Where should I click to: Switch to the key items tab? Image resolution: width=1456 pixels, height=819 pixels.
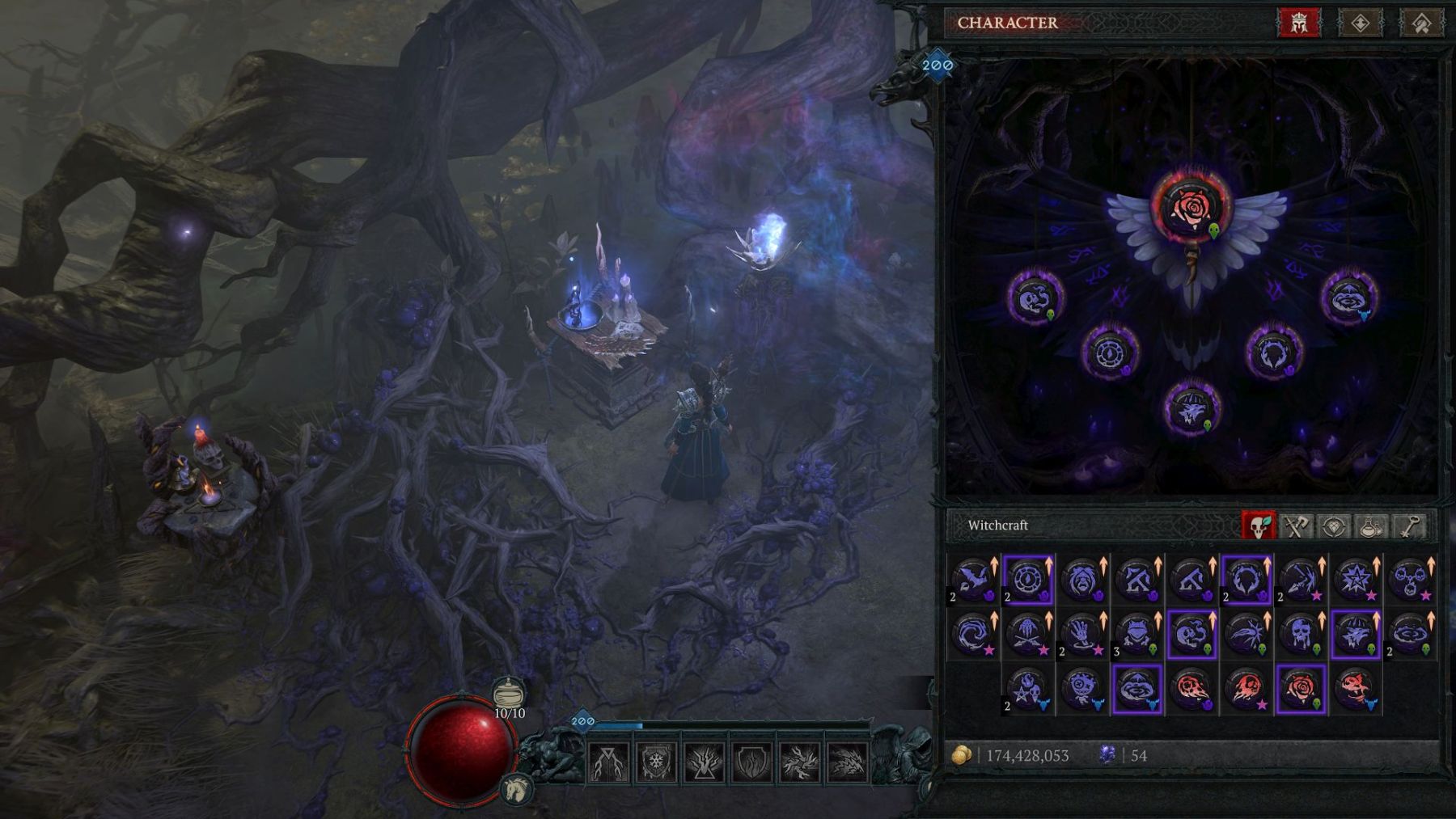click(1410, 526)
